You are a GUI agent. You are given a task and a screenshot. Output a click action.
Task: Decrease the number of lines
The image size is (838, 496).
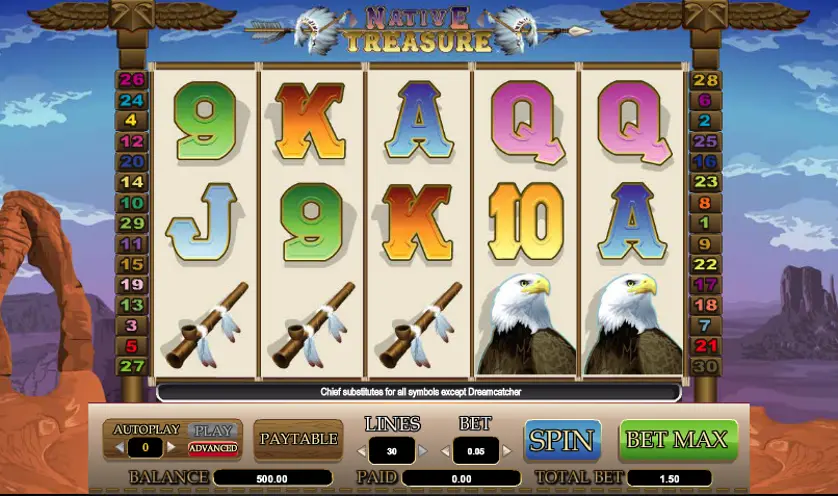click(x=361, y=452)
